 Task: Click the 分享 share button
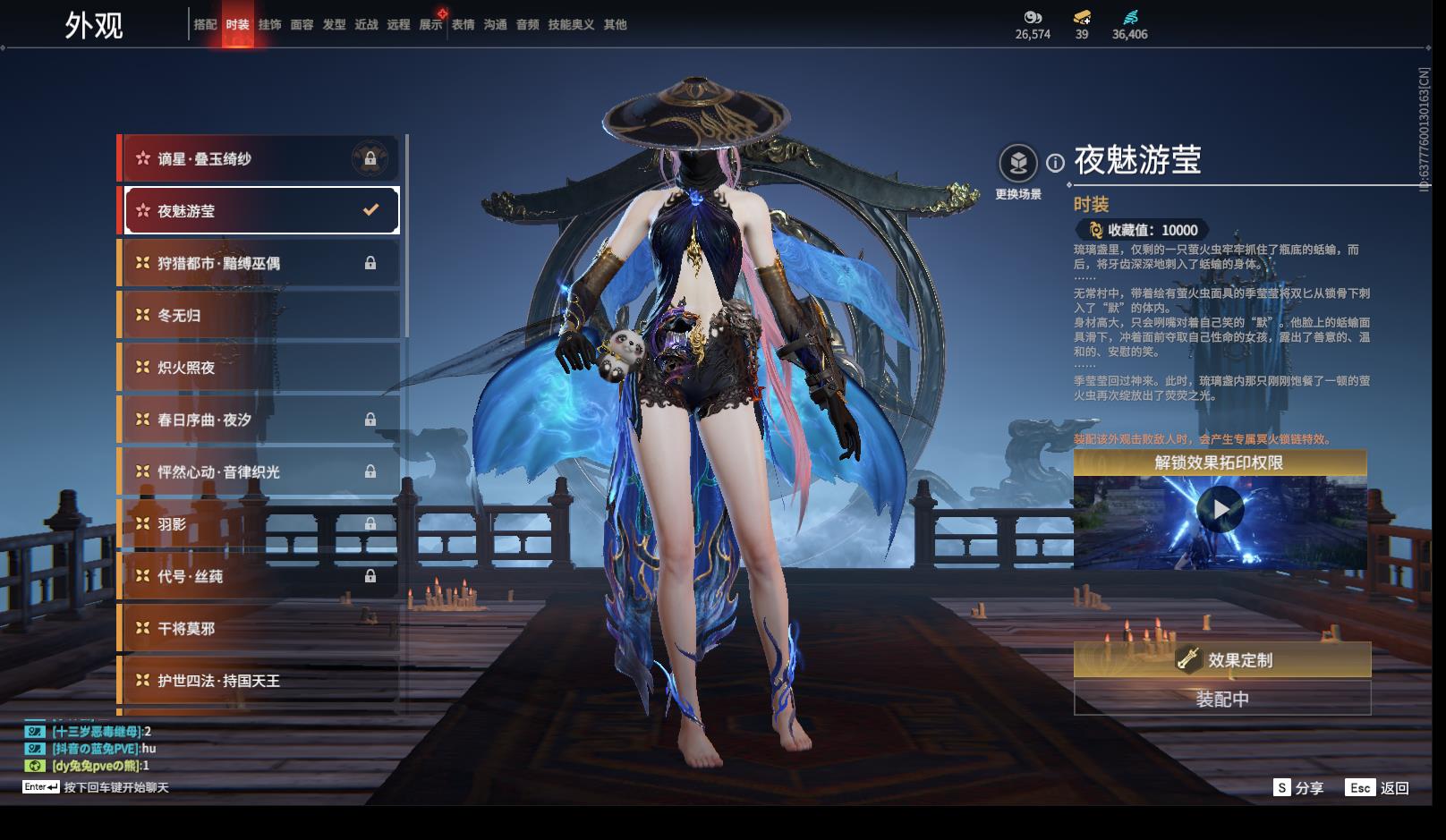[x=1298, y=788]
